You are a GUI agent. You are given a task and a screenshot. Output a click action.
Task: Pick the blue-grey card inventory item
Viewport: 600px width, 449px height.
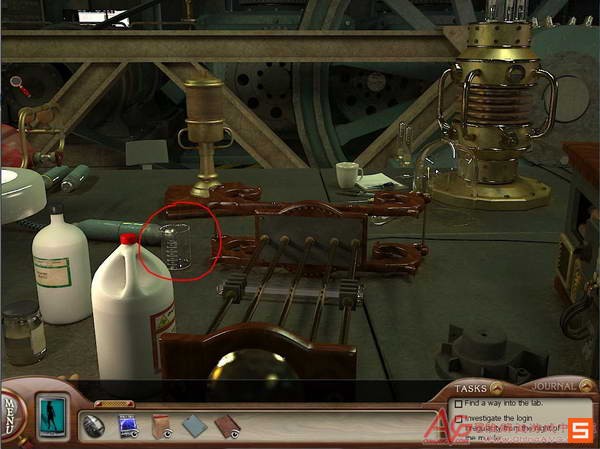click(193, 425)
